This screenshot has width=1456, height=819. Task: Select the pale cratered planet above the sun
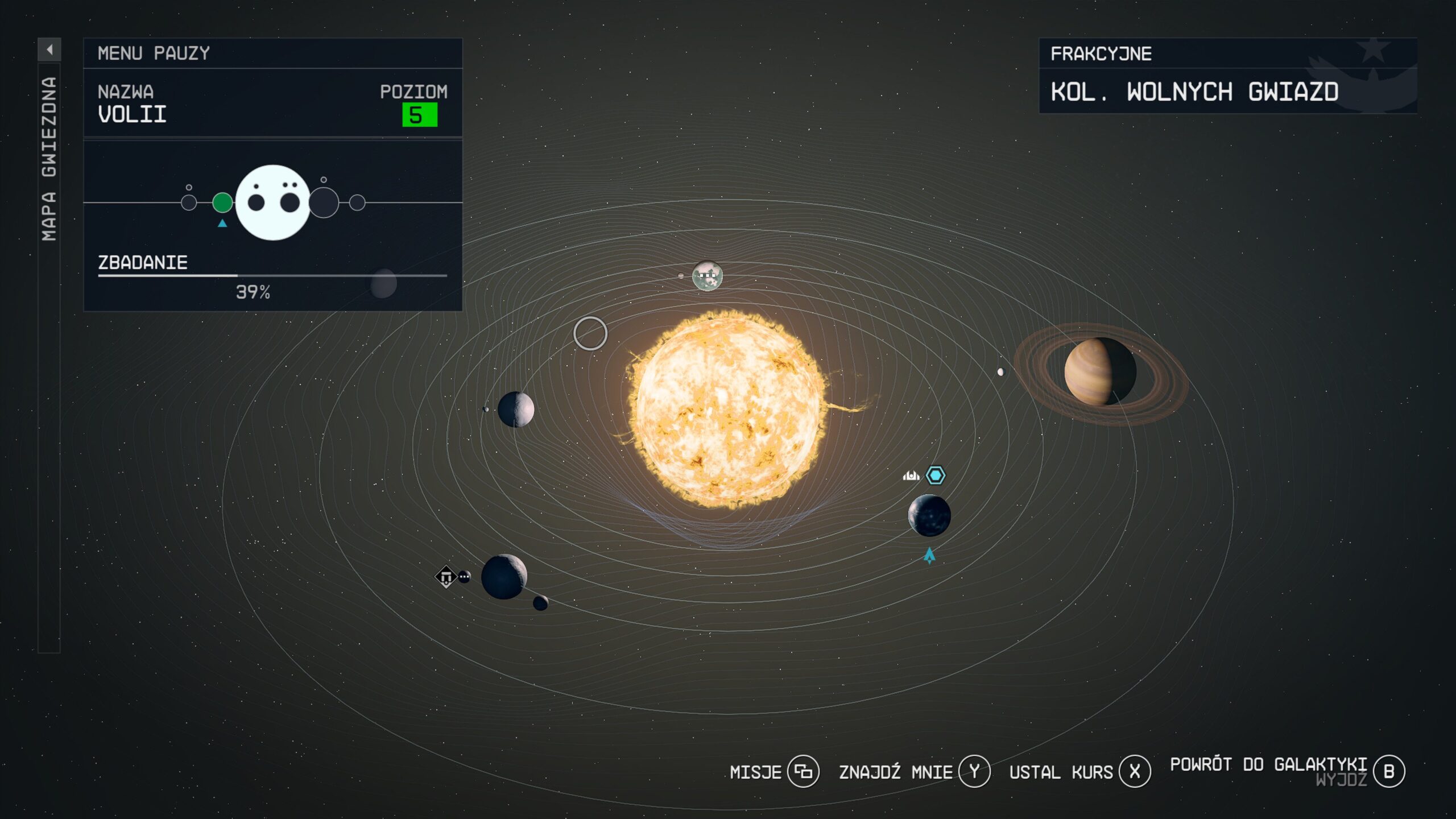(707, 276)
